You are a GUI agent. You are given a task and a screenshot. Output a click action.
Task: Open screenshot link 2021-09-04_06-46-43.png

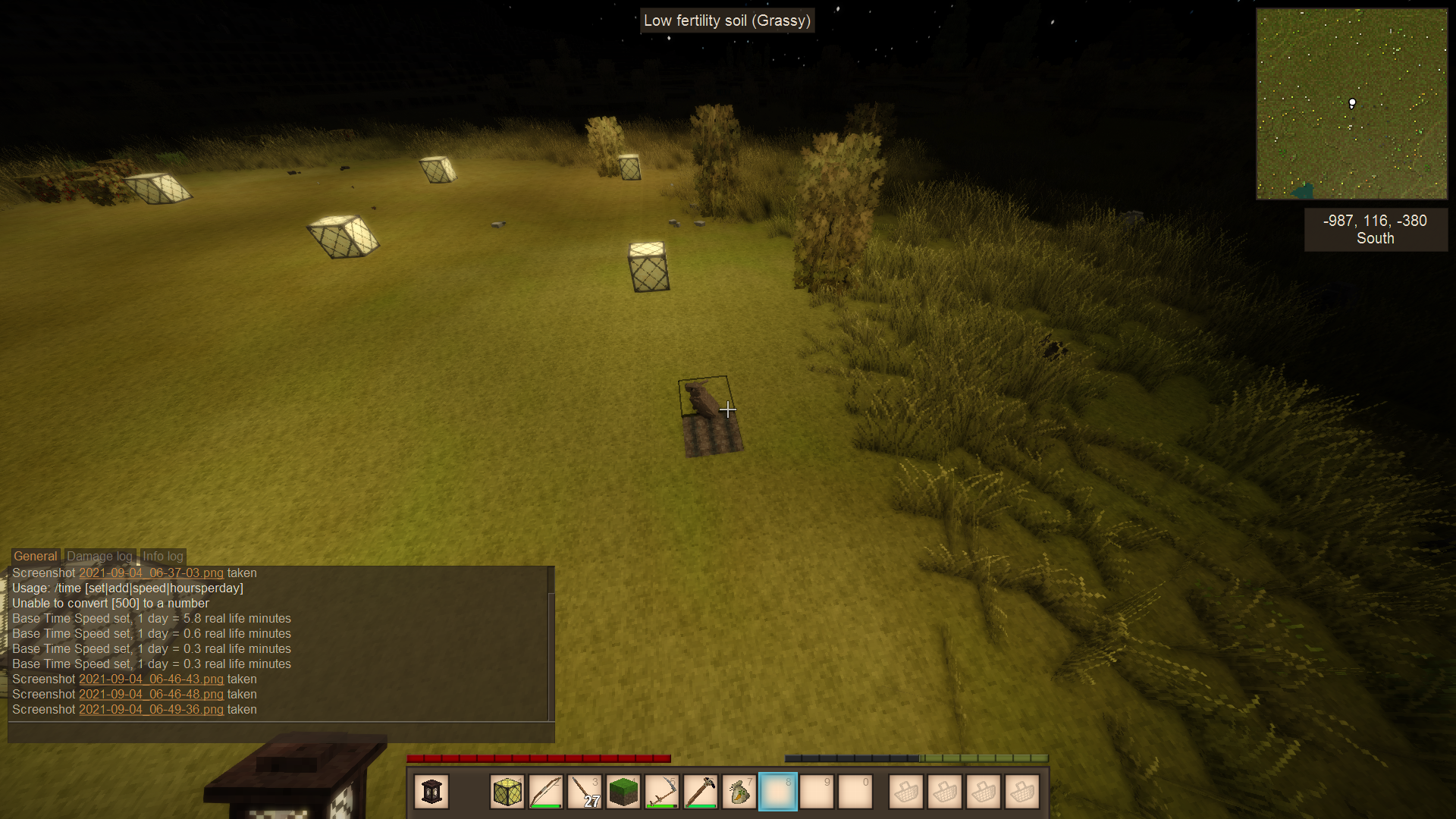[151, 679]
